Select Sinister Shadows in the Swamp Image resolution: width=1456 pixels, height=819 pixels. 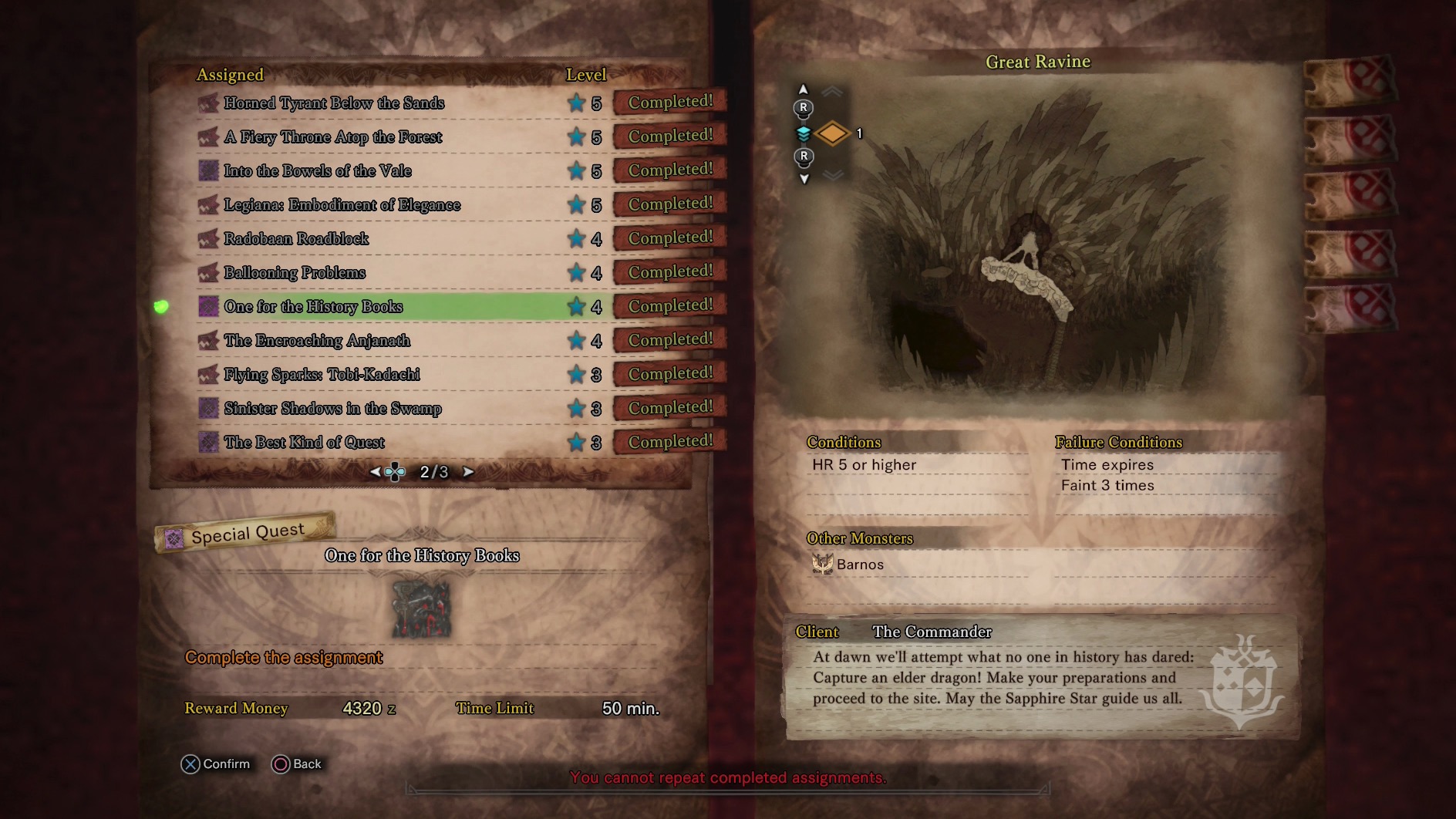(x=332, y=408)
